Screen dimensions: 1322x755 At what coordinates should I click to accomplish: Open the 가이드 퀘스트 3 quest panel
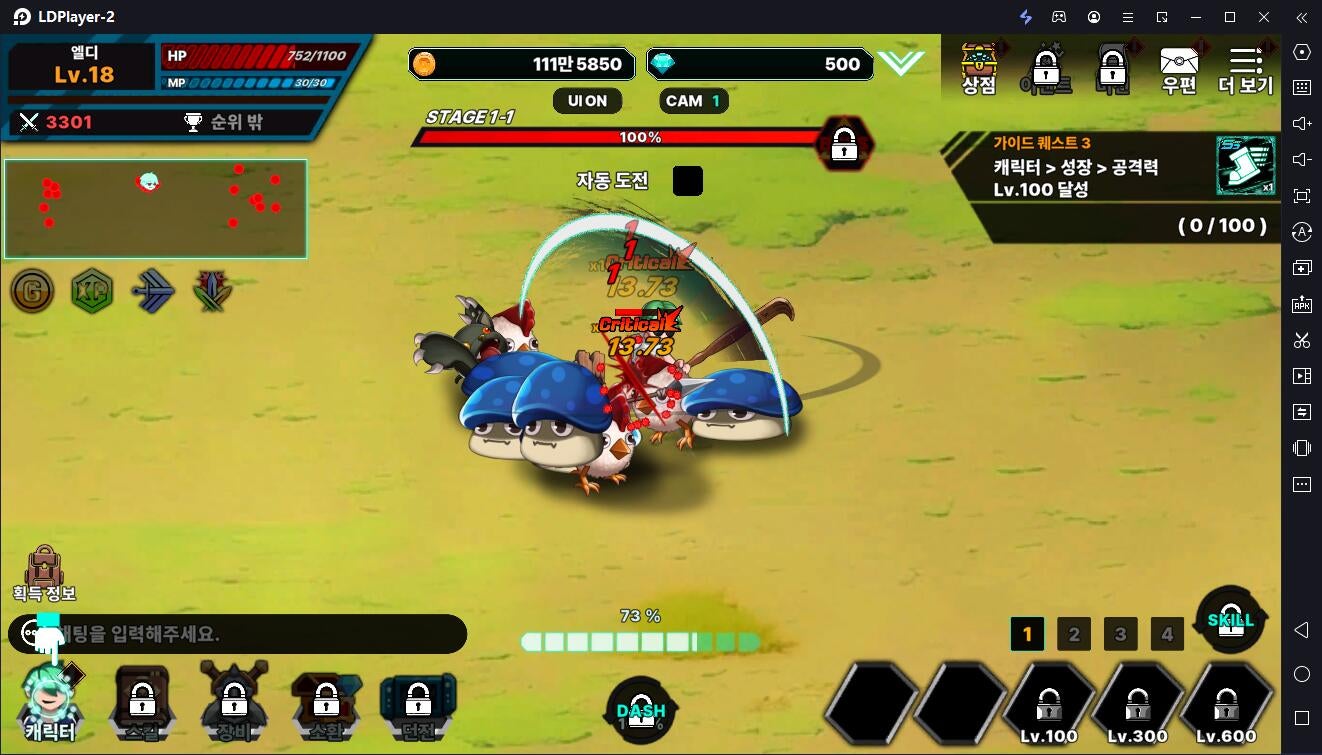pos(1110,185)
